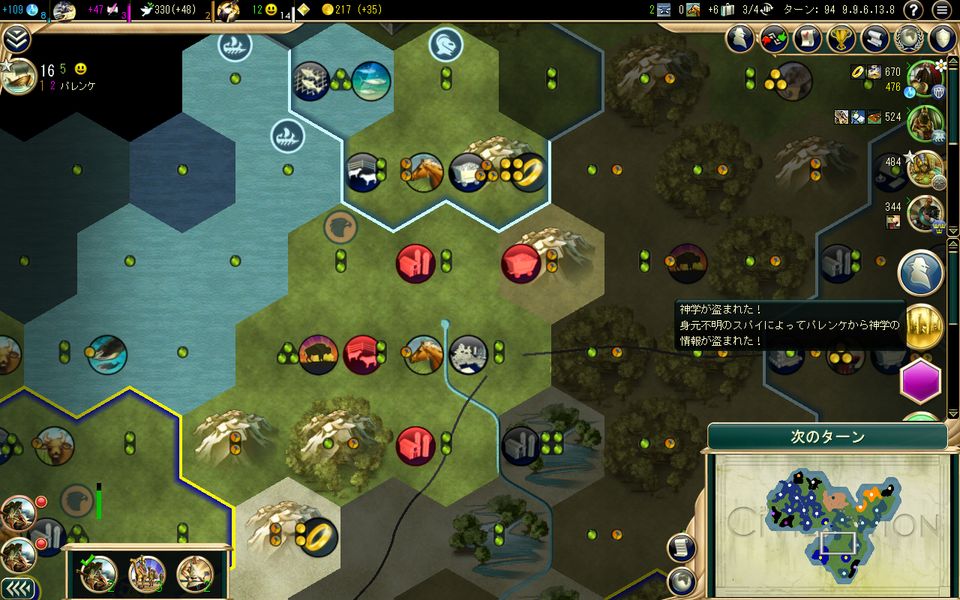Open the main menu with three lines

coord(941,10)
